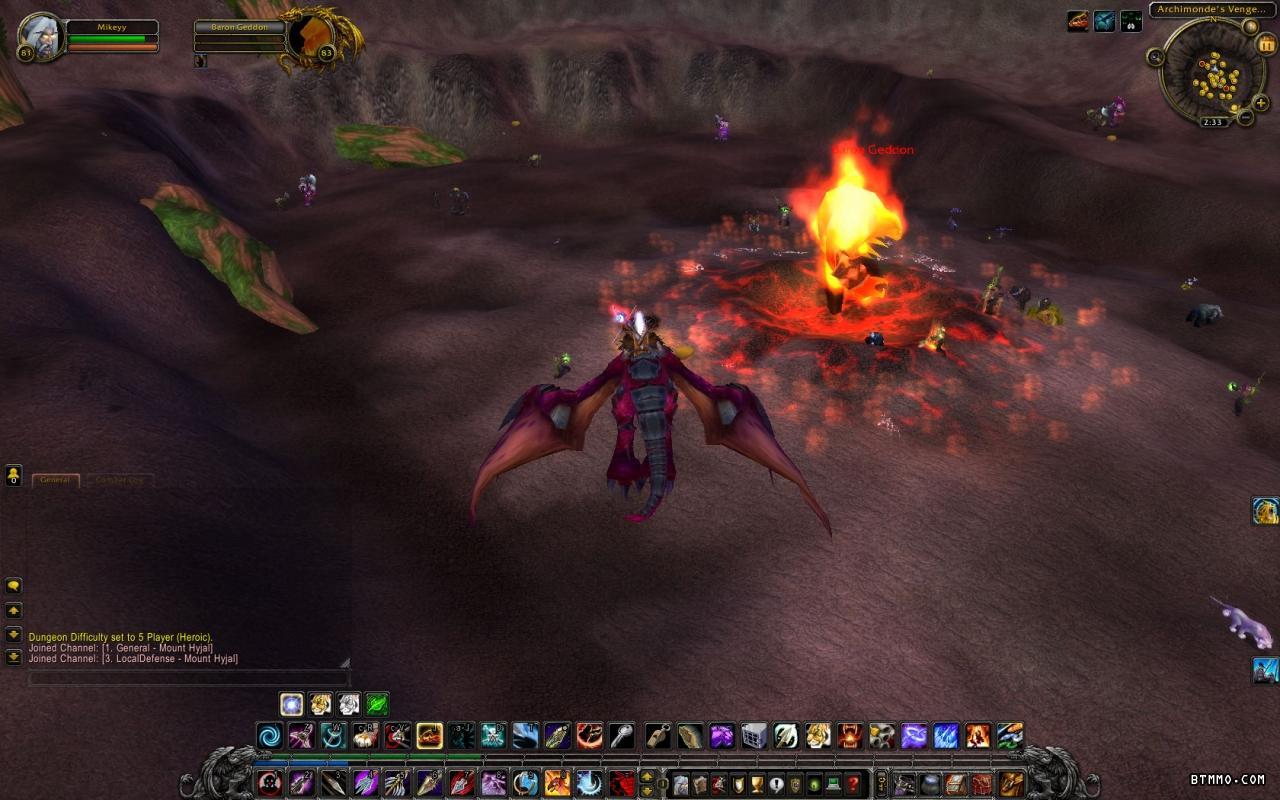
Task: Open the red question mark help button
Action: pyautogui.click(x=852, y=783)
